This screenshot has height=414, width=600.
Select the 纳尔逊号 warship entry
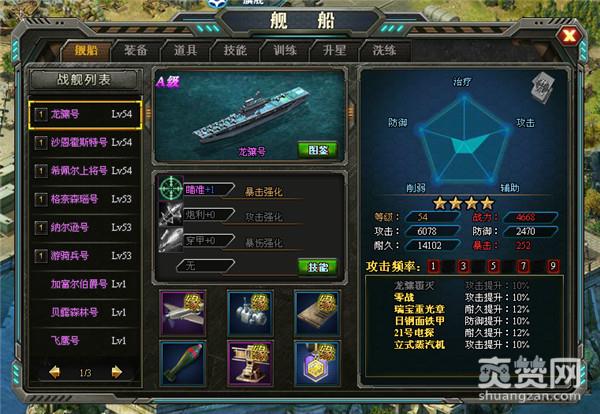[x=84, y=228]
